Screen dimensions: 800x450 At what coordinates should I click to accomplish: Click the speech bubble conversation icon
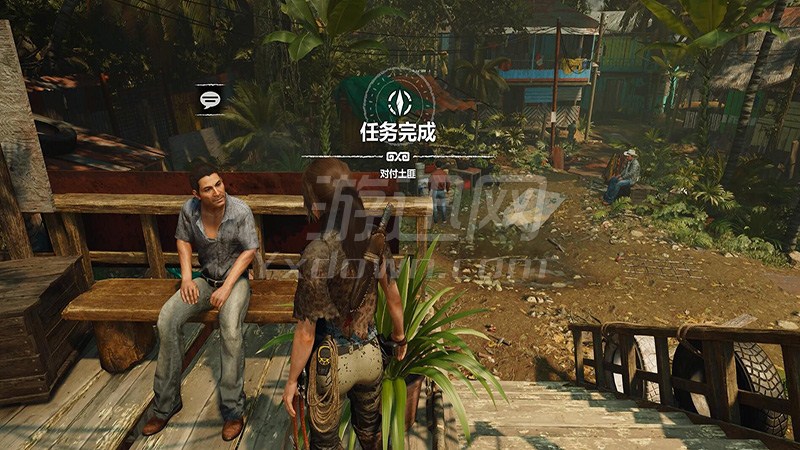point(210,99)
